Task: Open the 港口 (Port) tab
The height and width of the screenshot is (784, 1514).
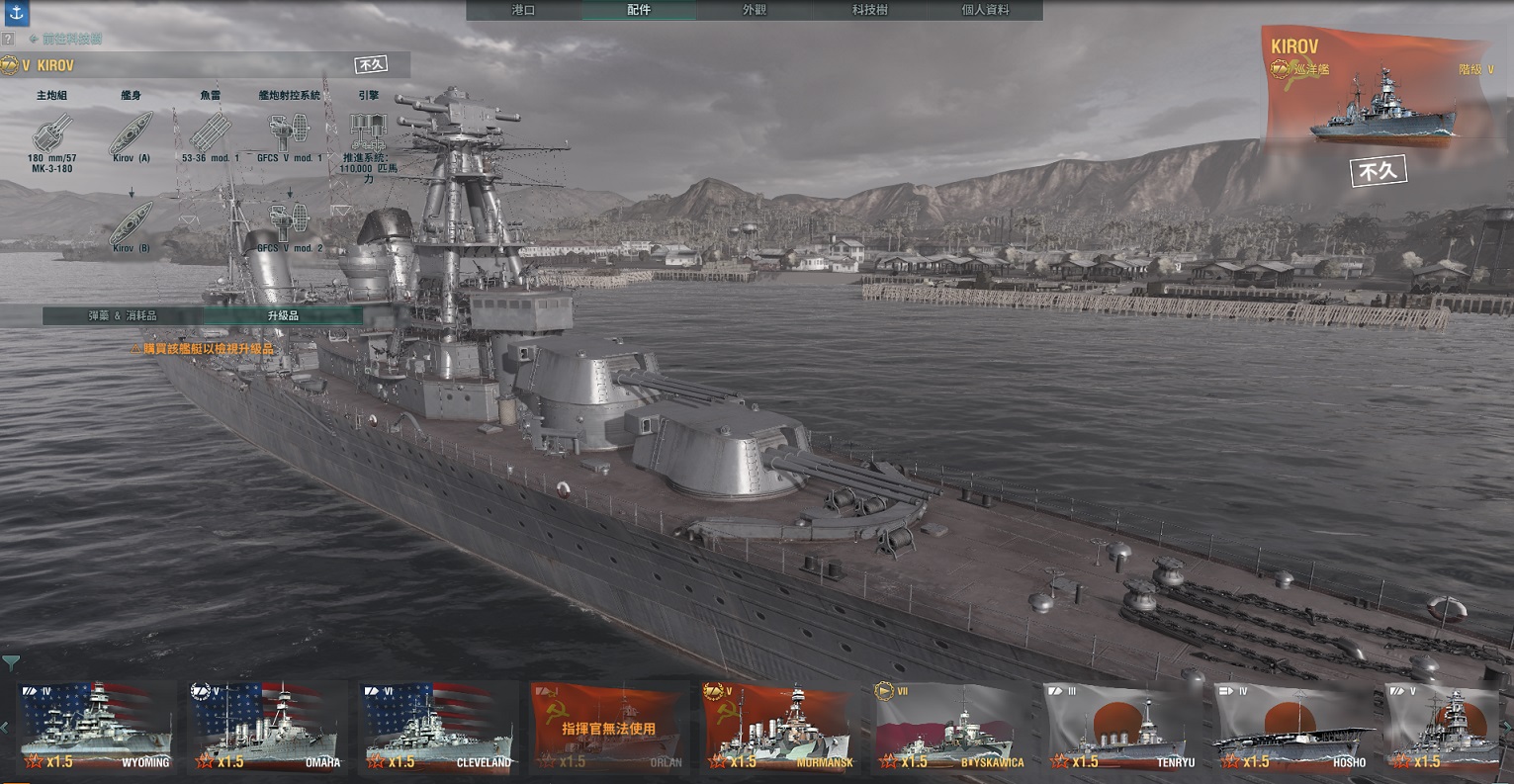Action: (523, 10)
